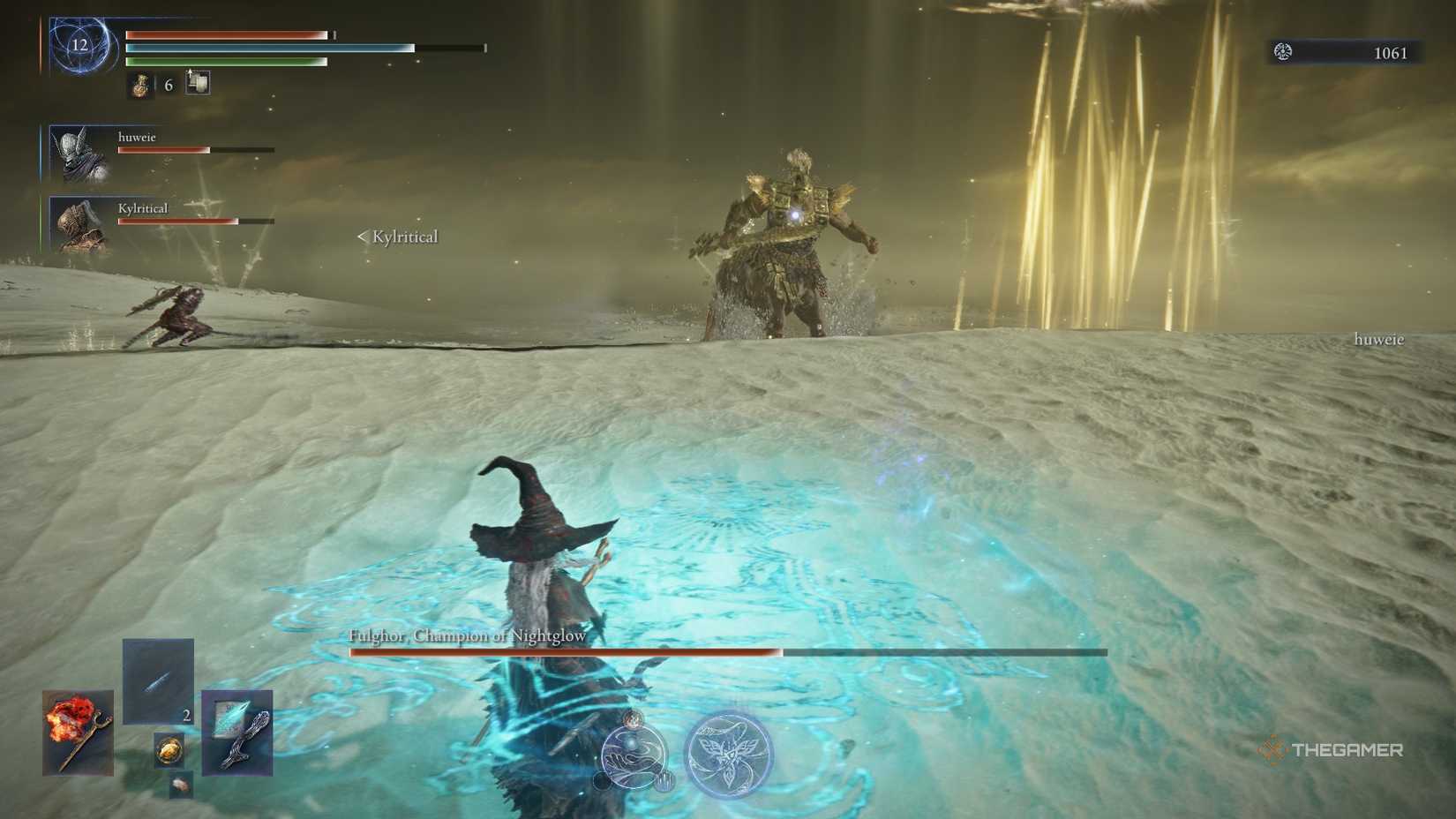Click the Fulghor, Champion of Nightglow title
Screen dimensions: 1456x819
click(469, 635)
